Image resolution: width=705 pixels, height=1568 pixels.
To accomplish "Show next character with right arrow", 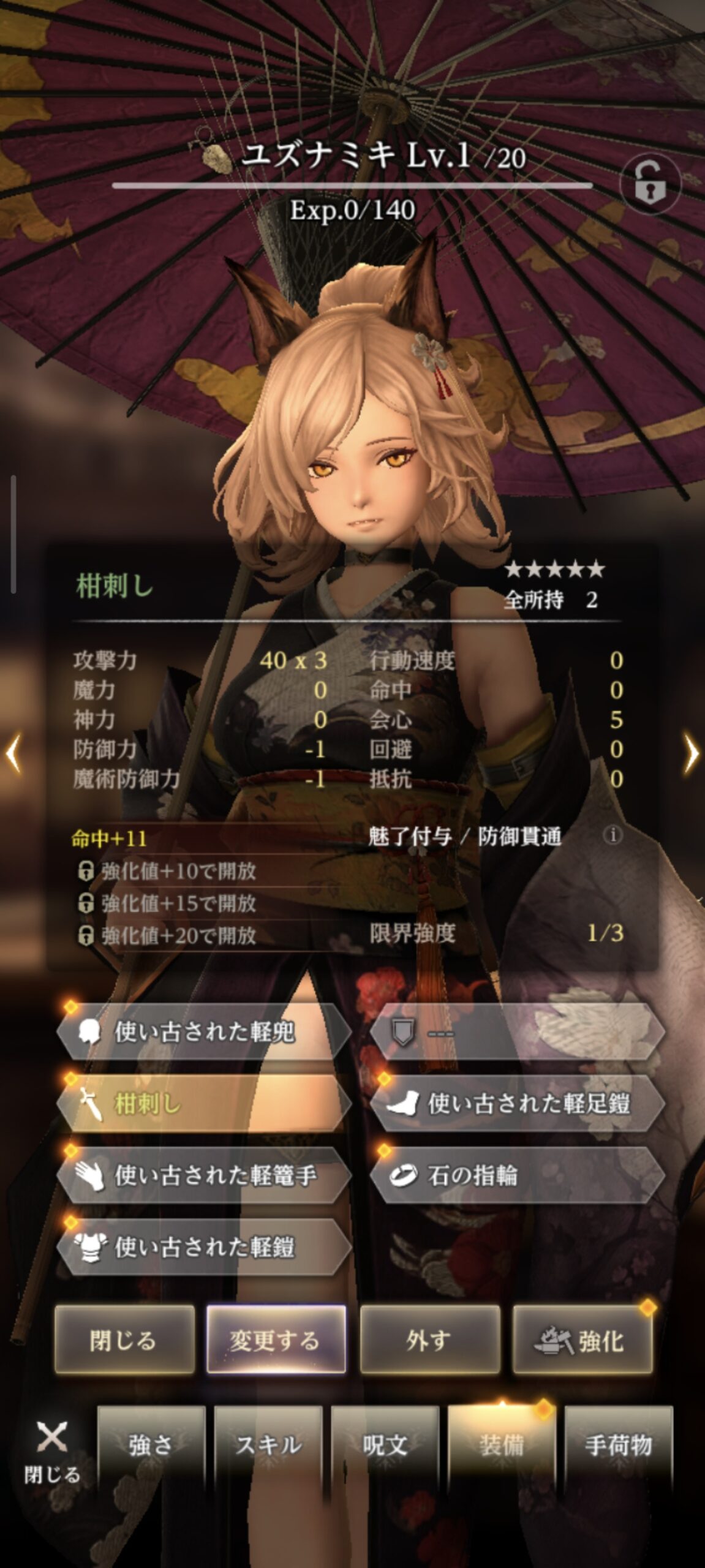I will coord(691,753).
